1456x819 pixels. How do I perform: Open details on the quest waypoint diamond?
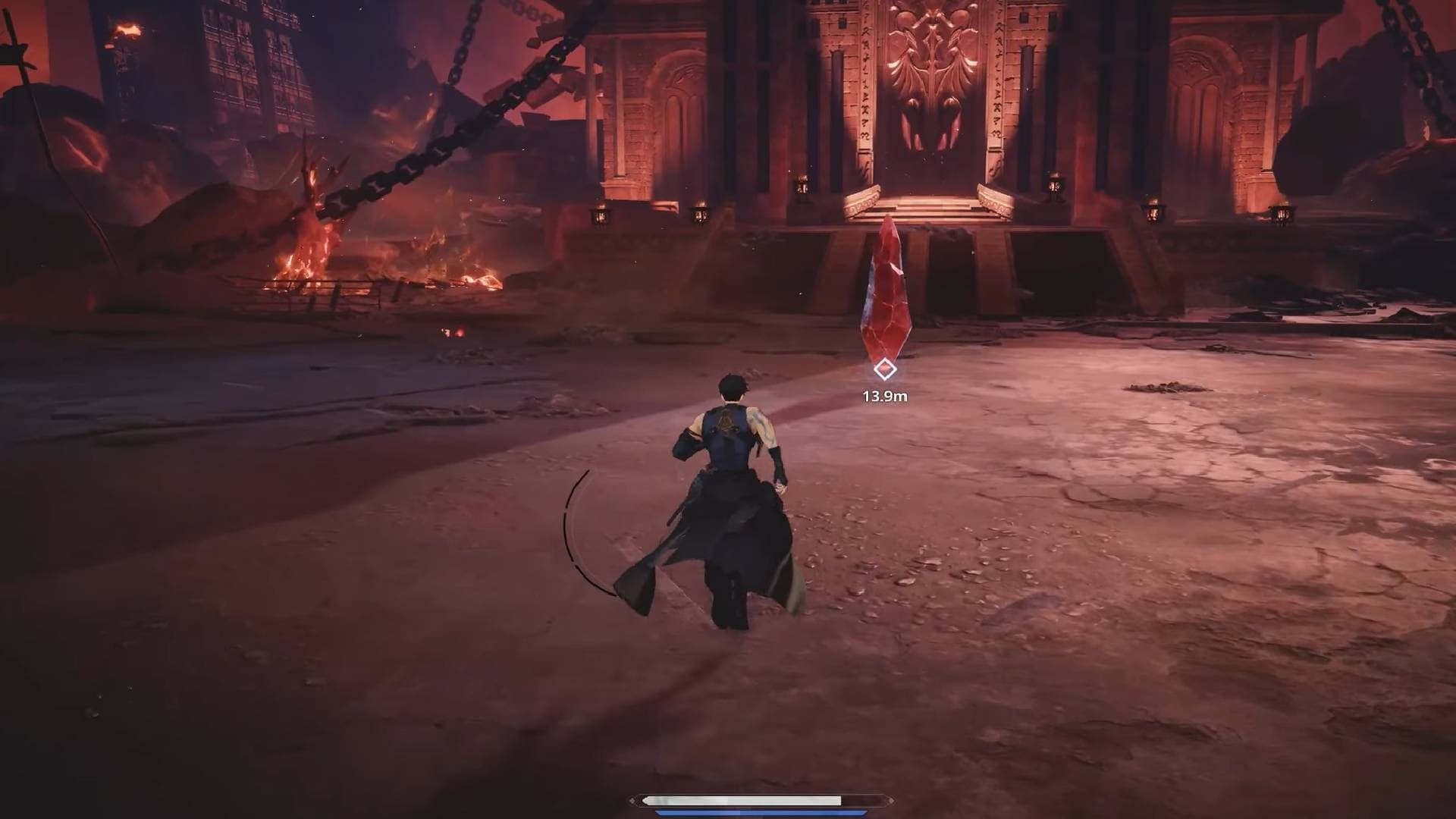tap(884, 369)
